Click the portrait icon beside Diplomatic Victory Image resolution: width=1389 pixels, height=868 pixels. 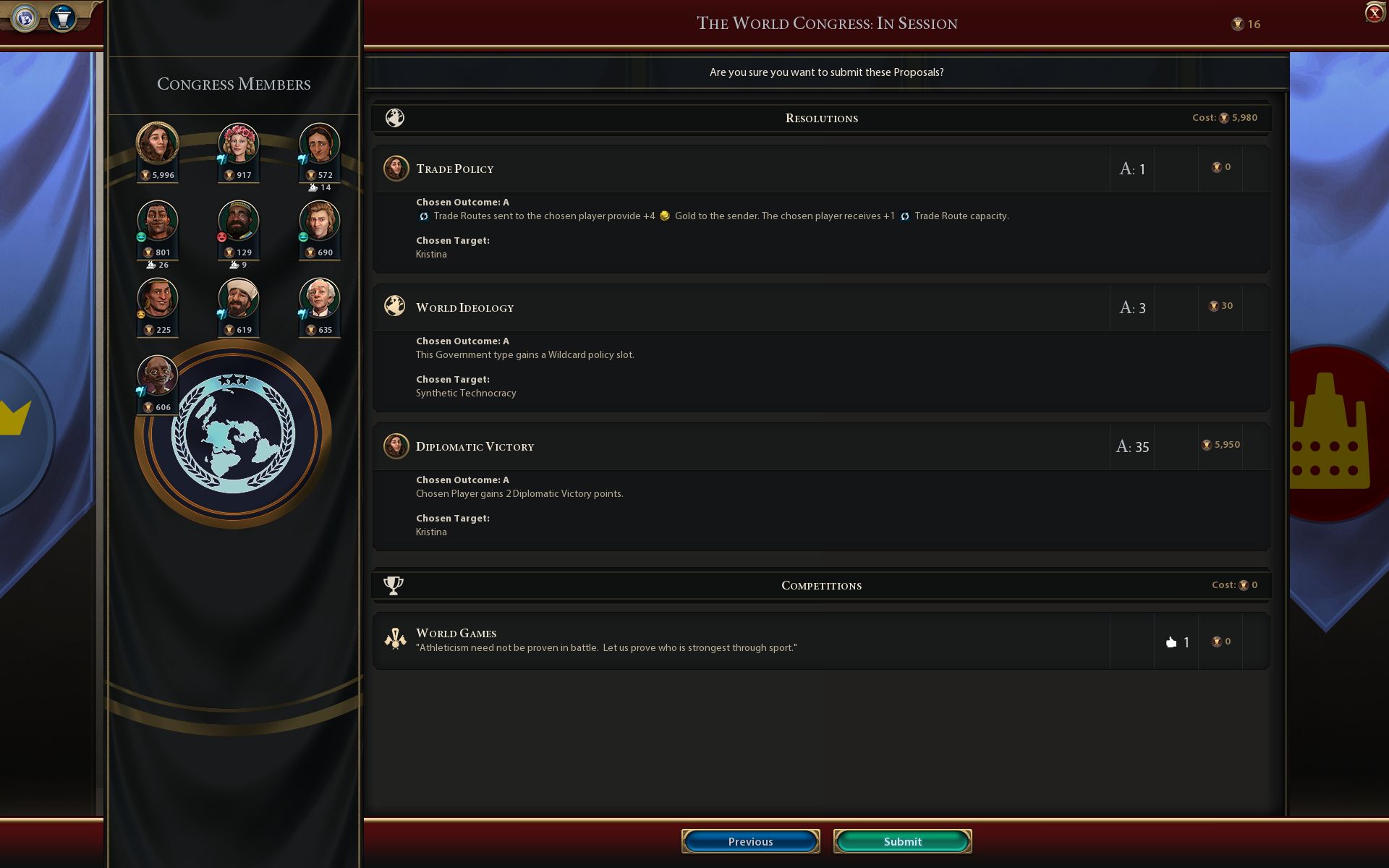396,446
